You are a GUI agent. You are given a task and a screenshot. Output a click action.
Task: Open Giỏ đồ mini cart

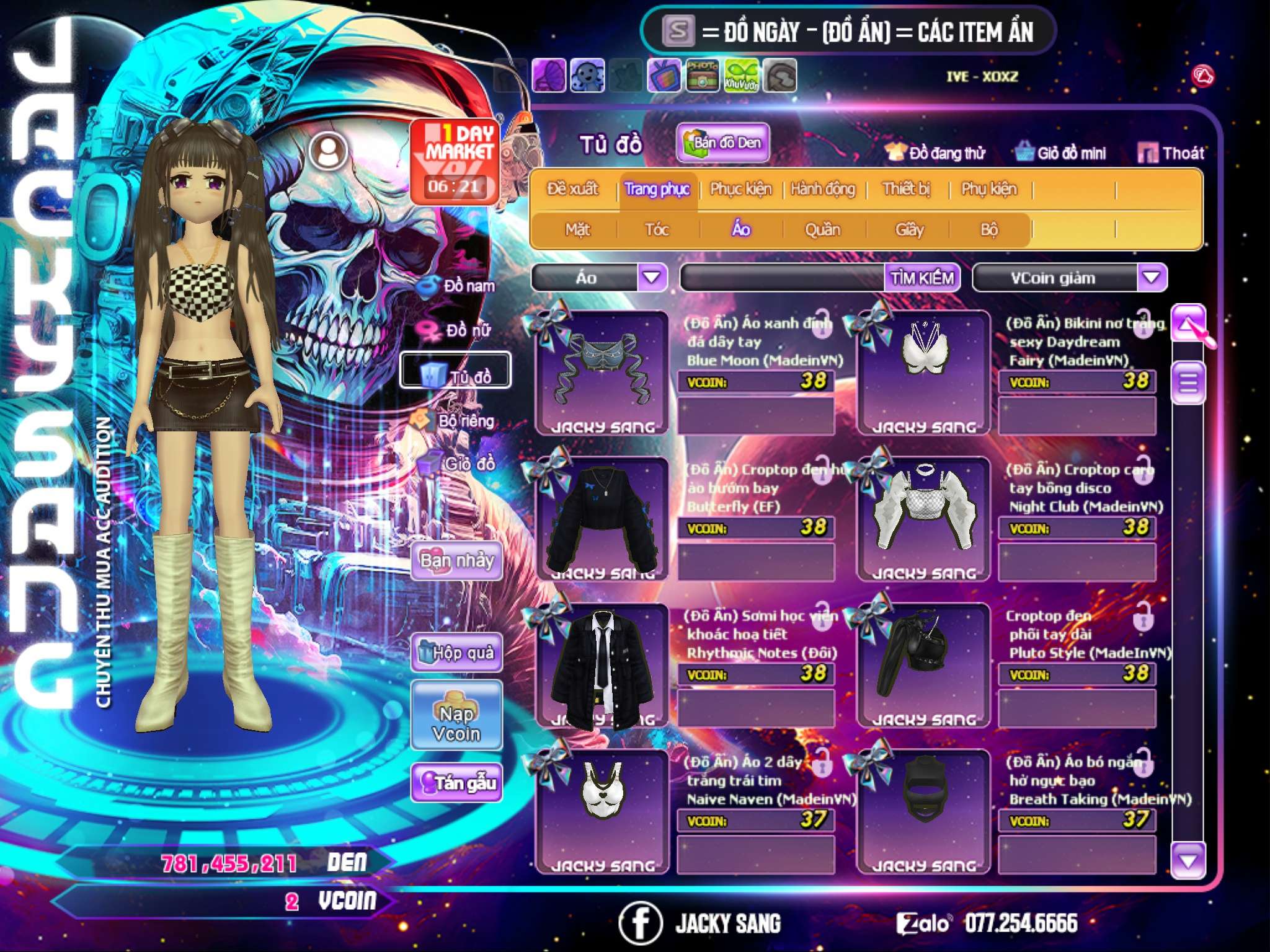(1061, 153)
